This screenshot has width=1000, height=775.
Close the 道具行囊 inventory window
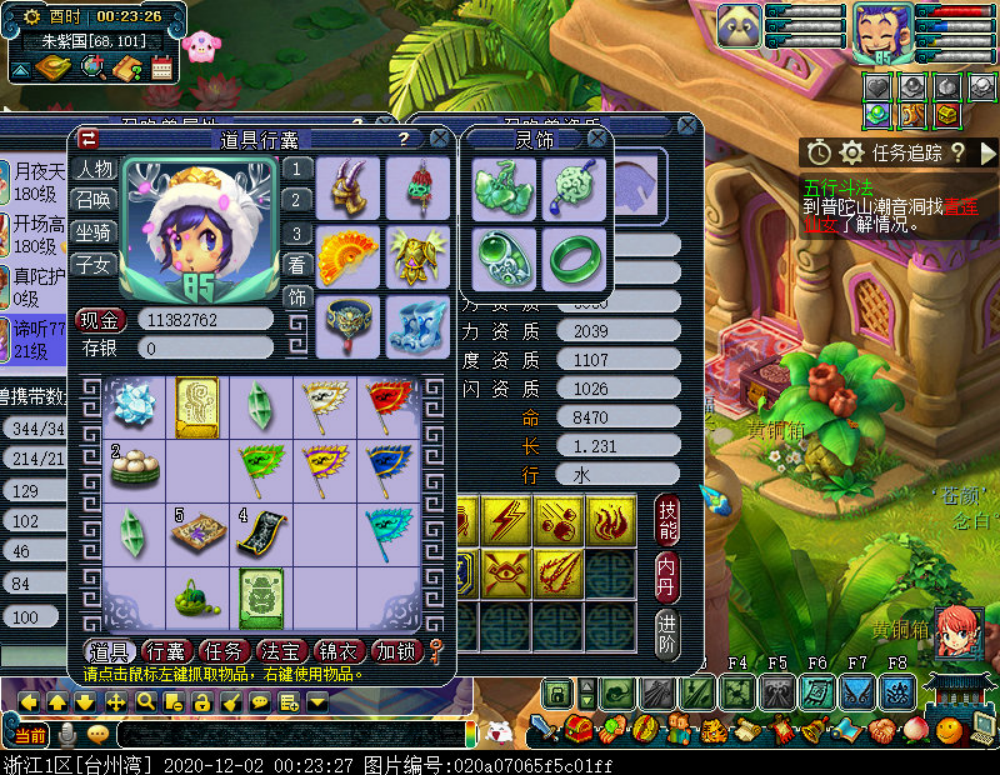(439, 139)
